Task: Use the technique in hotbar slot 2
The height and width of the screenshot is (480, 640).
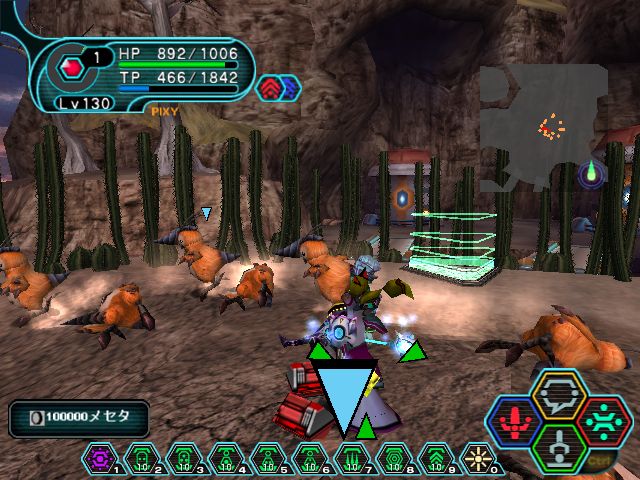Action: (142, 459)
